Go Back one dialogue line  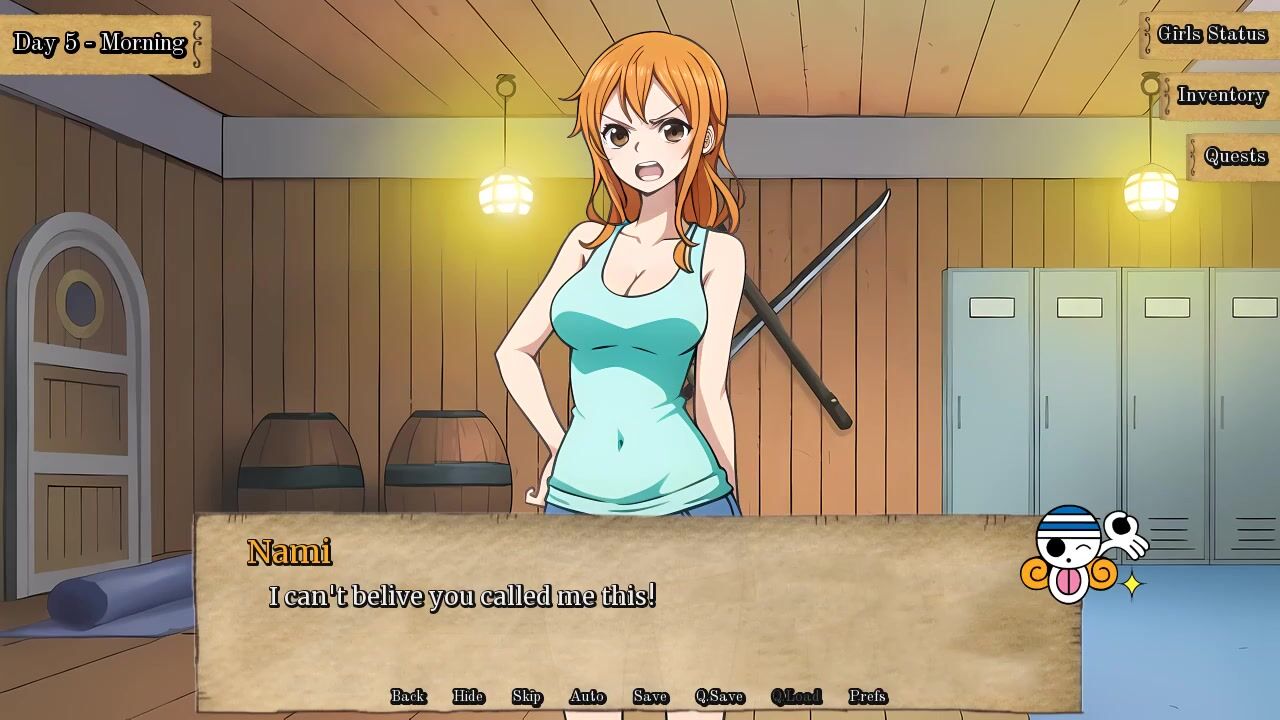(x=408, y=696)
